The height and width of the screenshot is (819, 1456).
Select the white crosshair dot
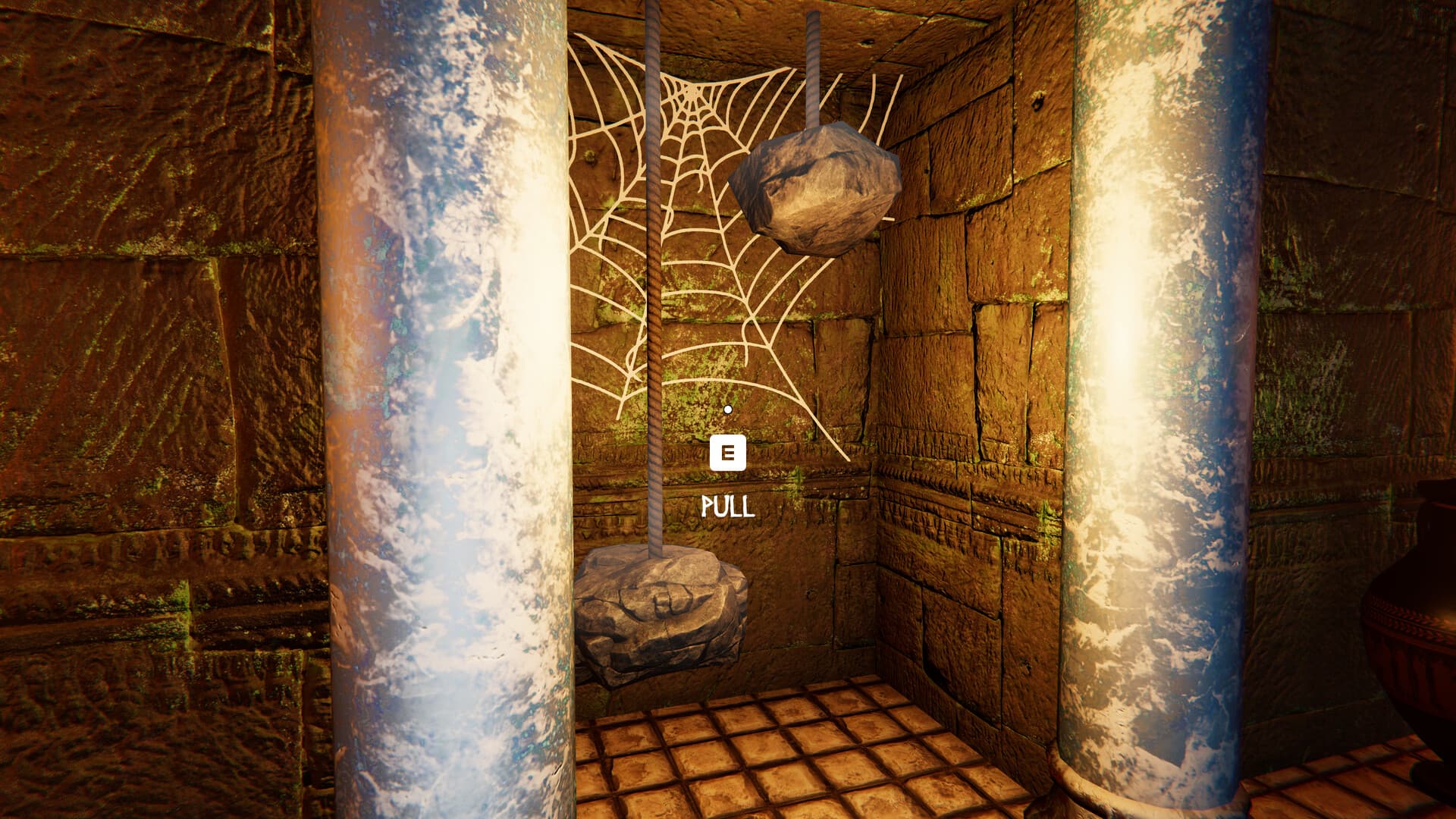click(729, 408)
